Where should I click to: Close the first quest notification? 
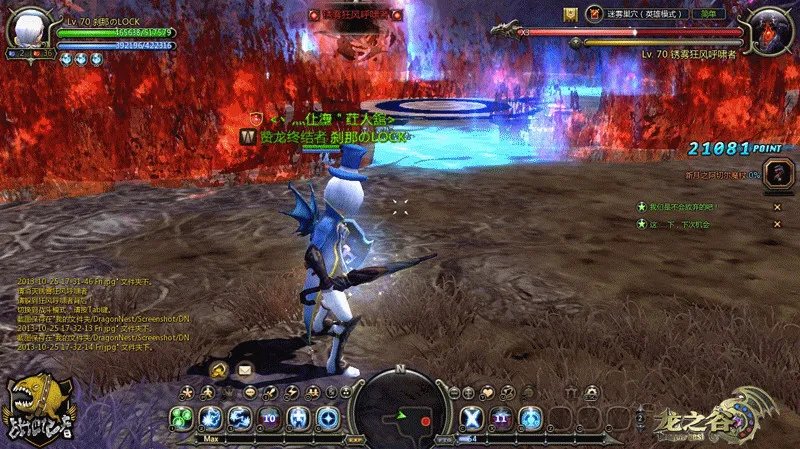point(777,207)
